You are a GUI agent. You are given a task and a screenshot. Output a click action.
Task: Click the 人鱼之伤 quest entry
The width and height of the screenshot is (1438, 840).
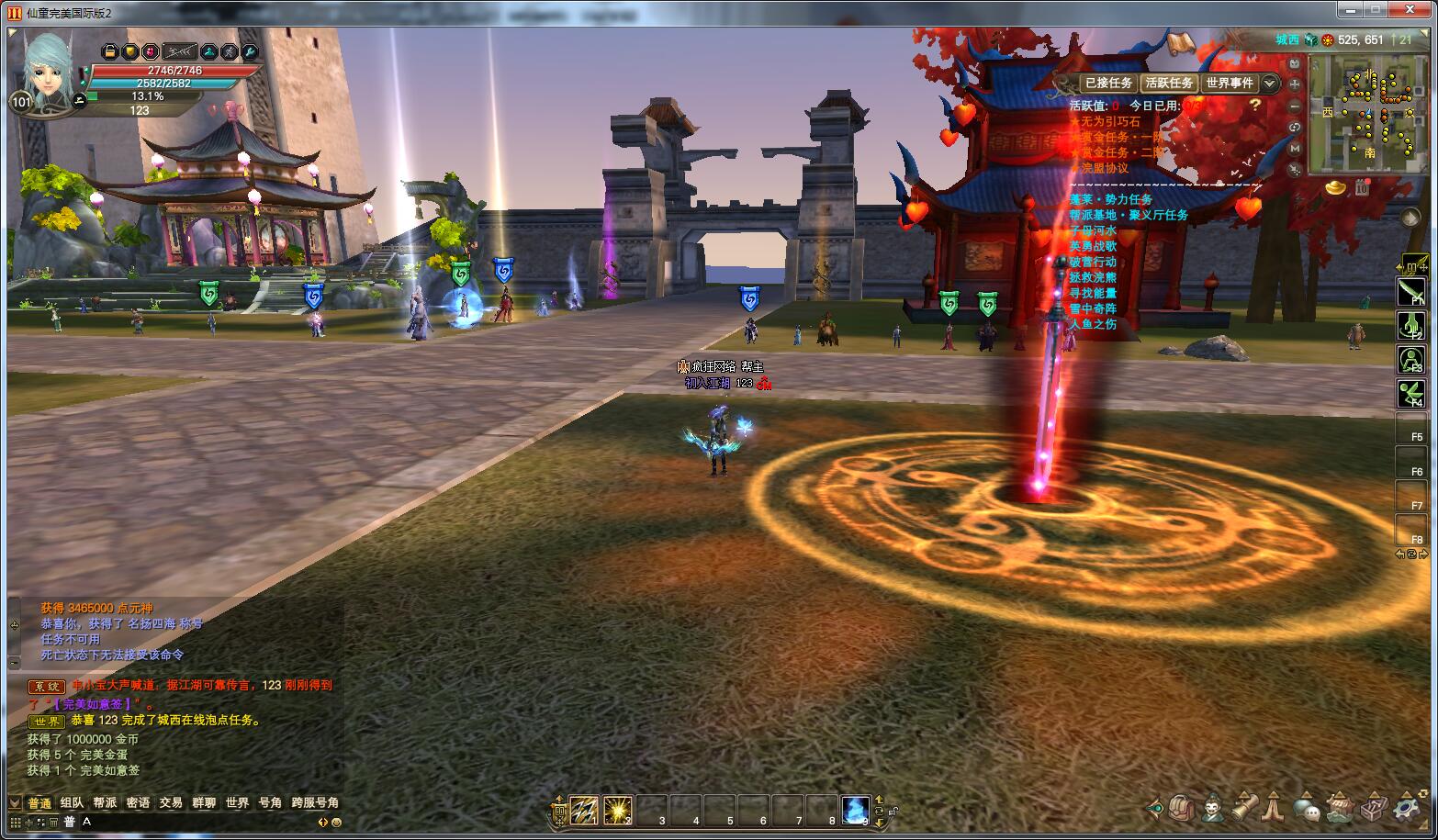click(x=1093, y=324)
